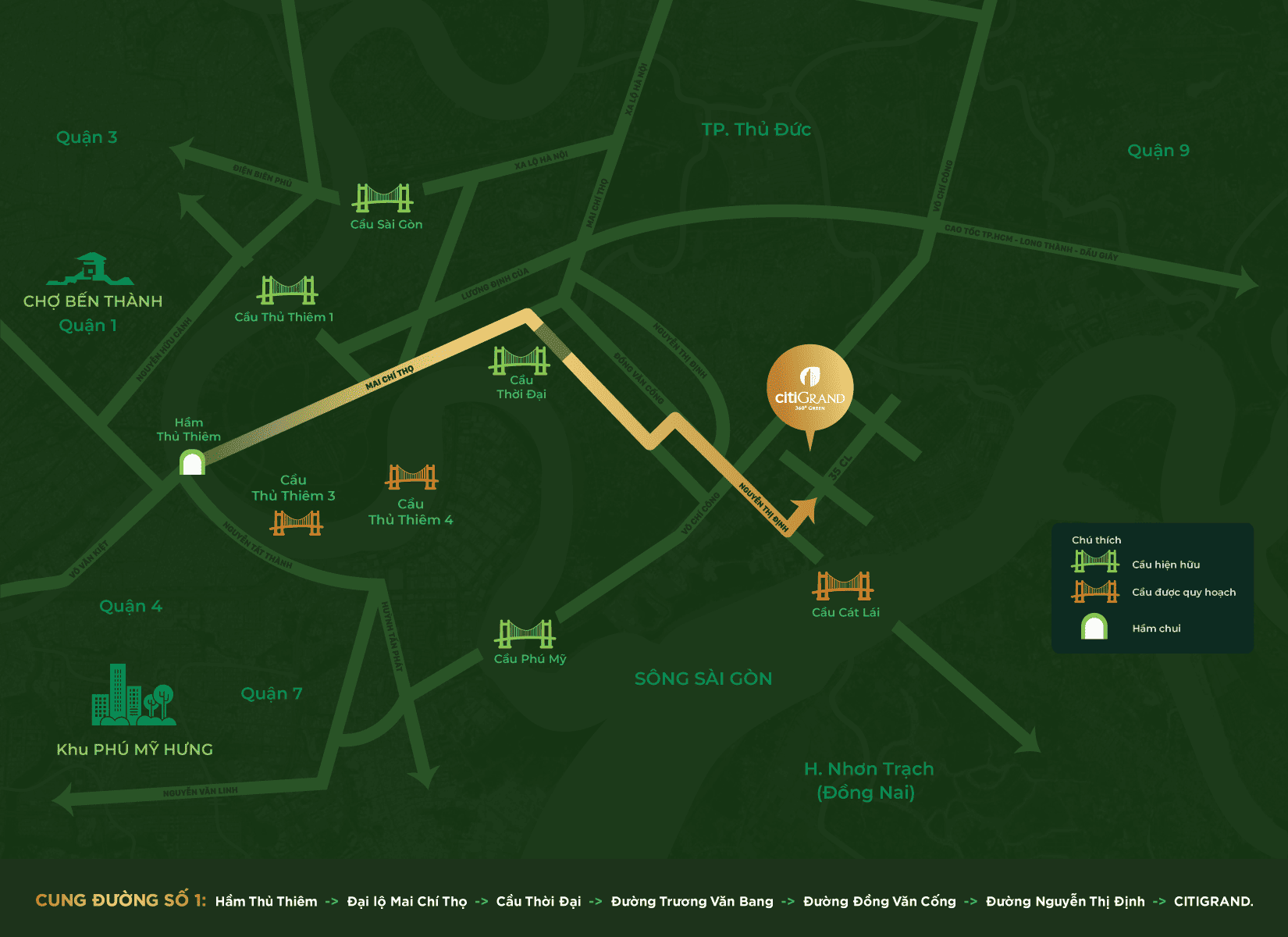
Task: Choose the orange Cầu Thủ Thiêm 4 marker
Action: point(411,476)
